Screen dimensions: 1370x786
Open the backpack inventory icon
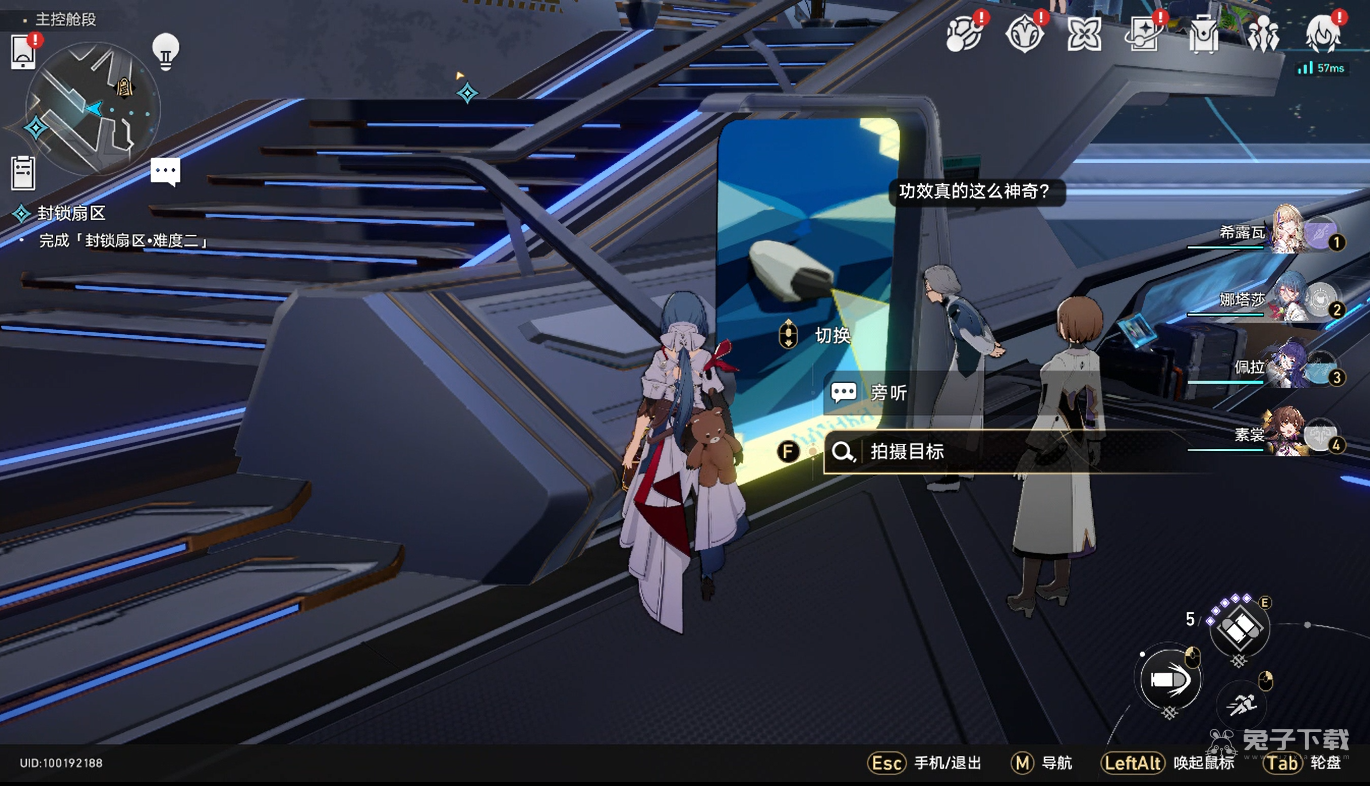click(x=1203, y=36)
